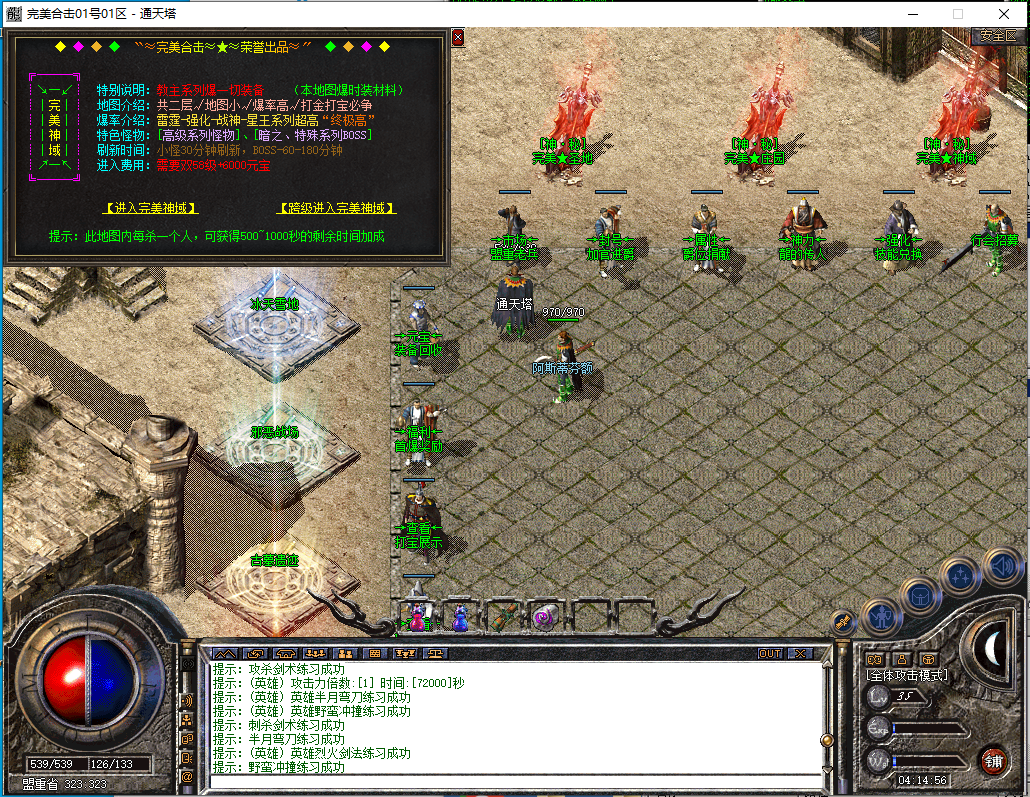This screenshot has height=797, width=1030.
Task: Minimize the game window
Action: pyautogui.click(x=911, y=14)
